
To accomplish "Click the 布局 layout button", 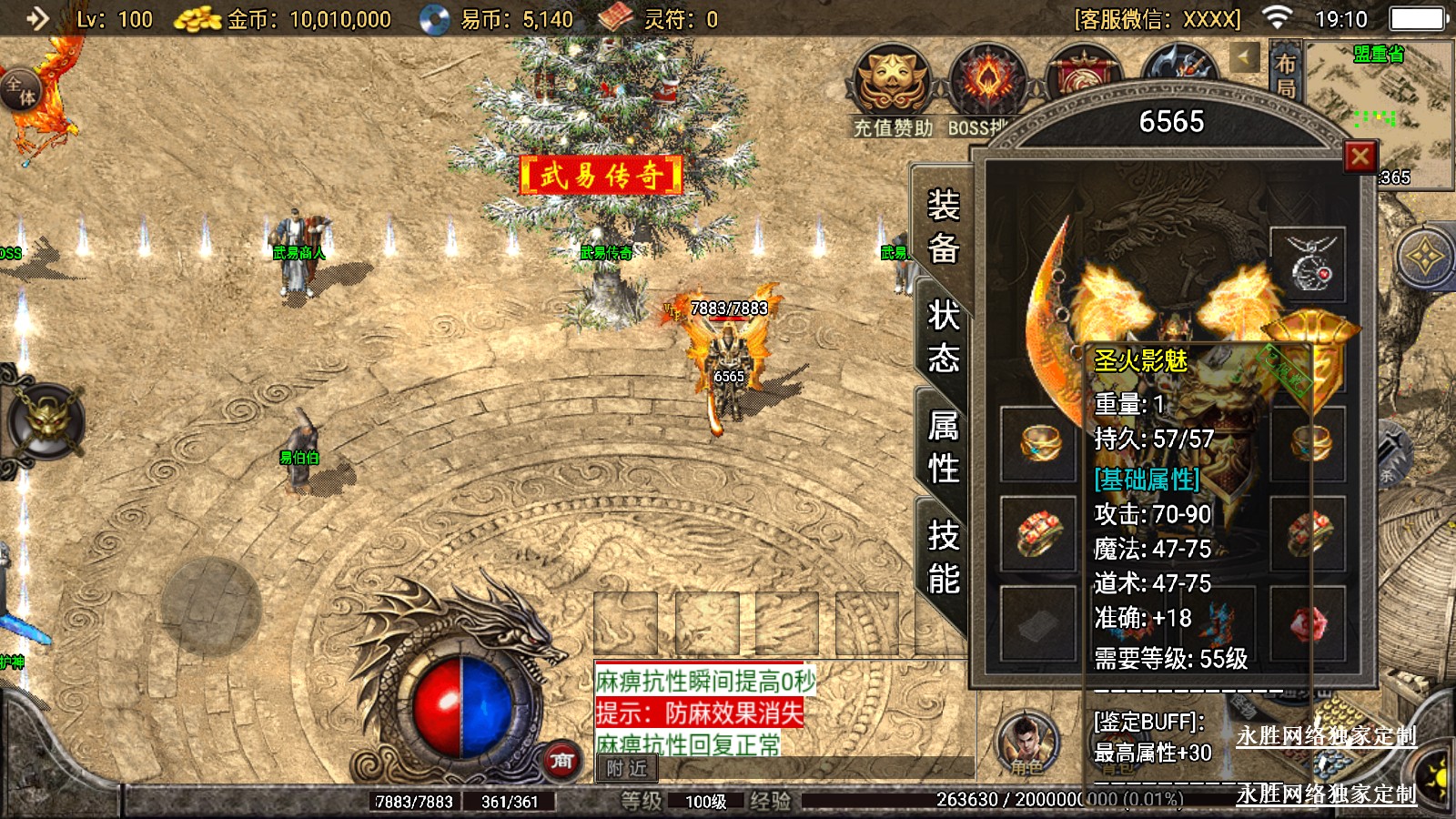I will 1285,75.
